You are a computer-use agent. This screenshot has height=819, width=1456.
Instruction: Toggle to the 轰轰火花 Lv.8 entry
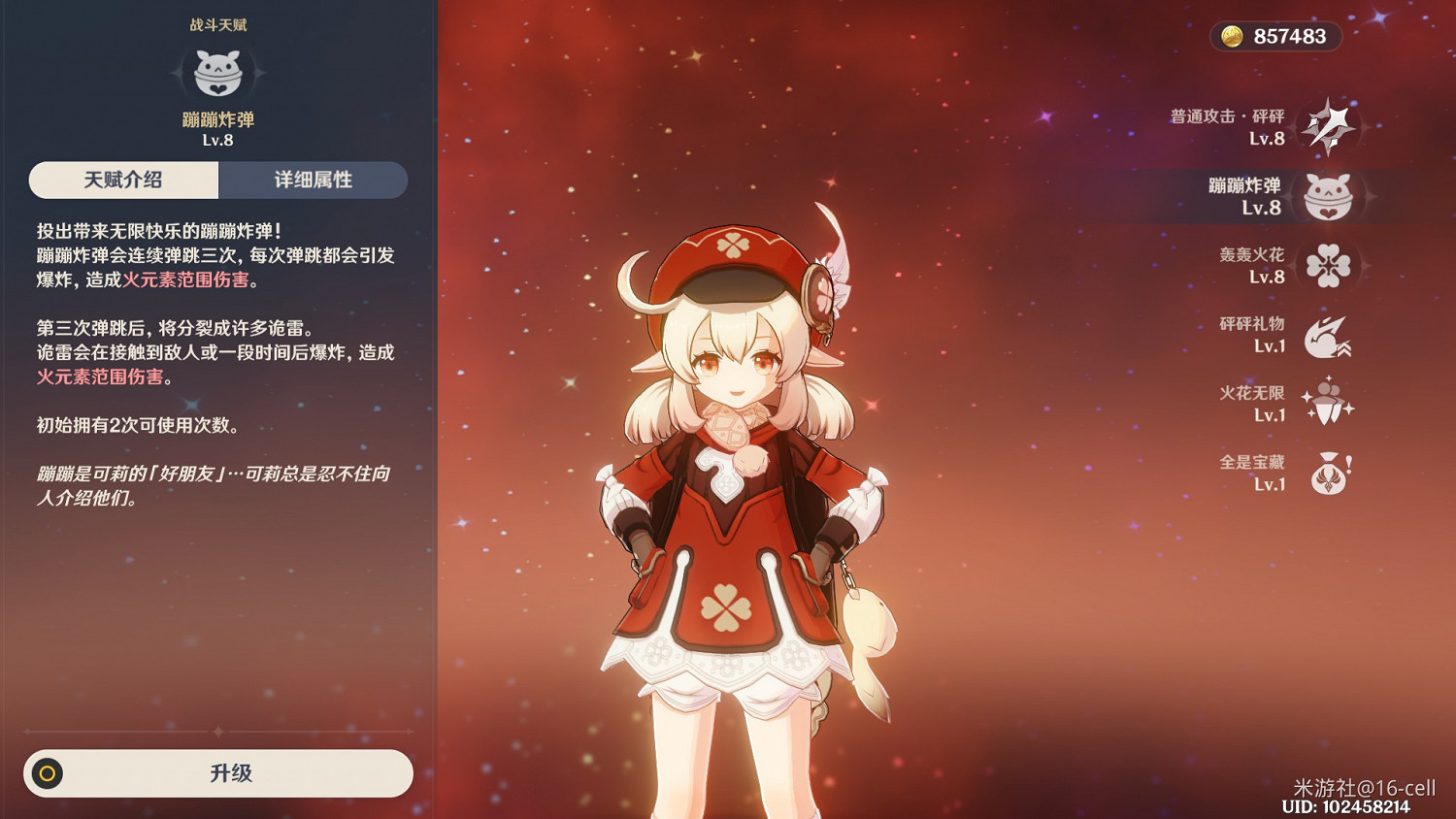[x=1252, y=263]
